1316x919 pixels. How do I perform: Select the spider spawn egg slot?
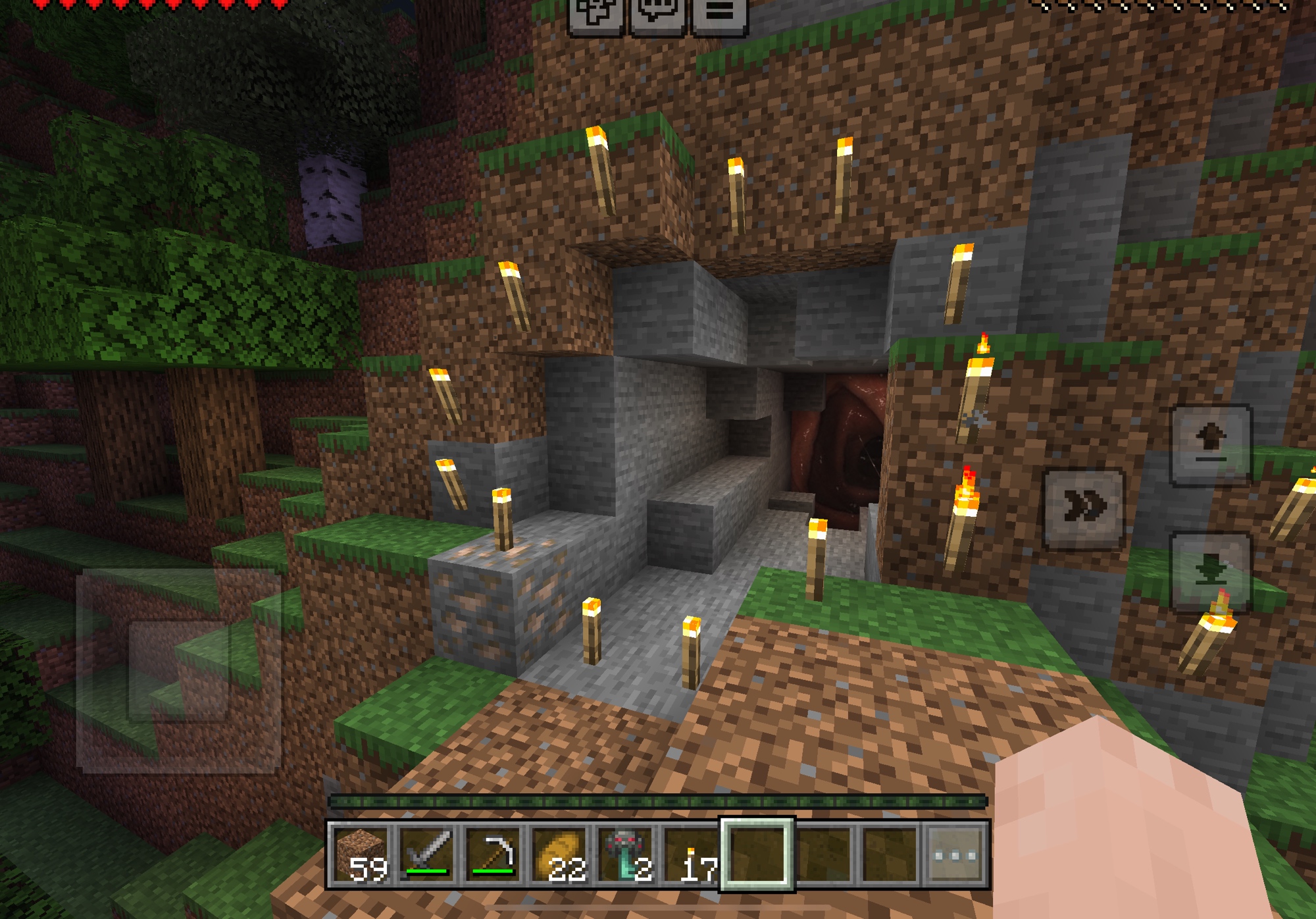coord(625,855)
